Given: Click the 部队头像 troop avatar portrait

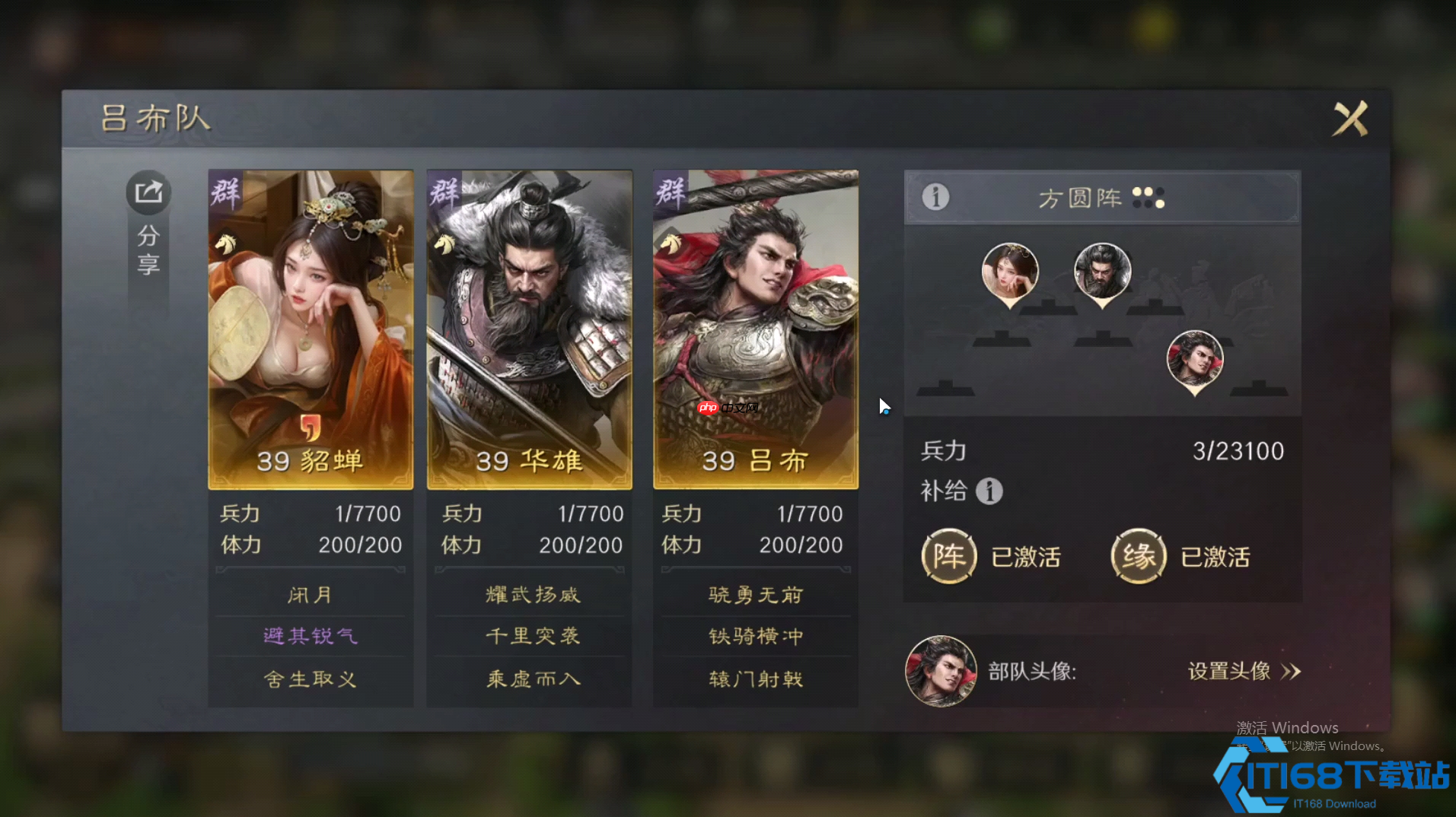Looking at the screenshot, I should (941, 671).
